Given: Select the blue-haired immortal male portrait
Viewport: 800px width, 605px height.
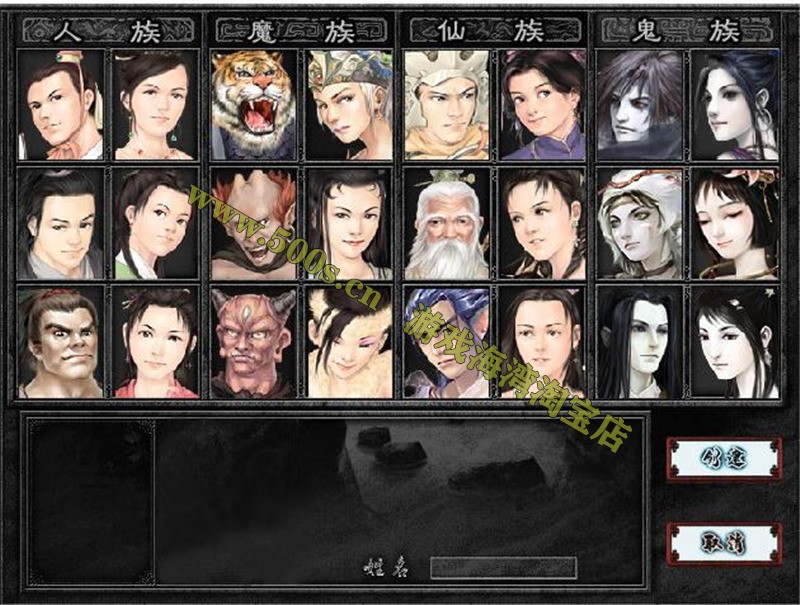Looking at the screenshot, I should click(446, 342).
